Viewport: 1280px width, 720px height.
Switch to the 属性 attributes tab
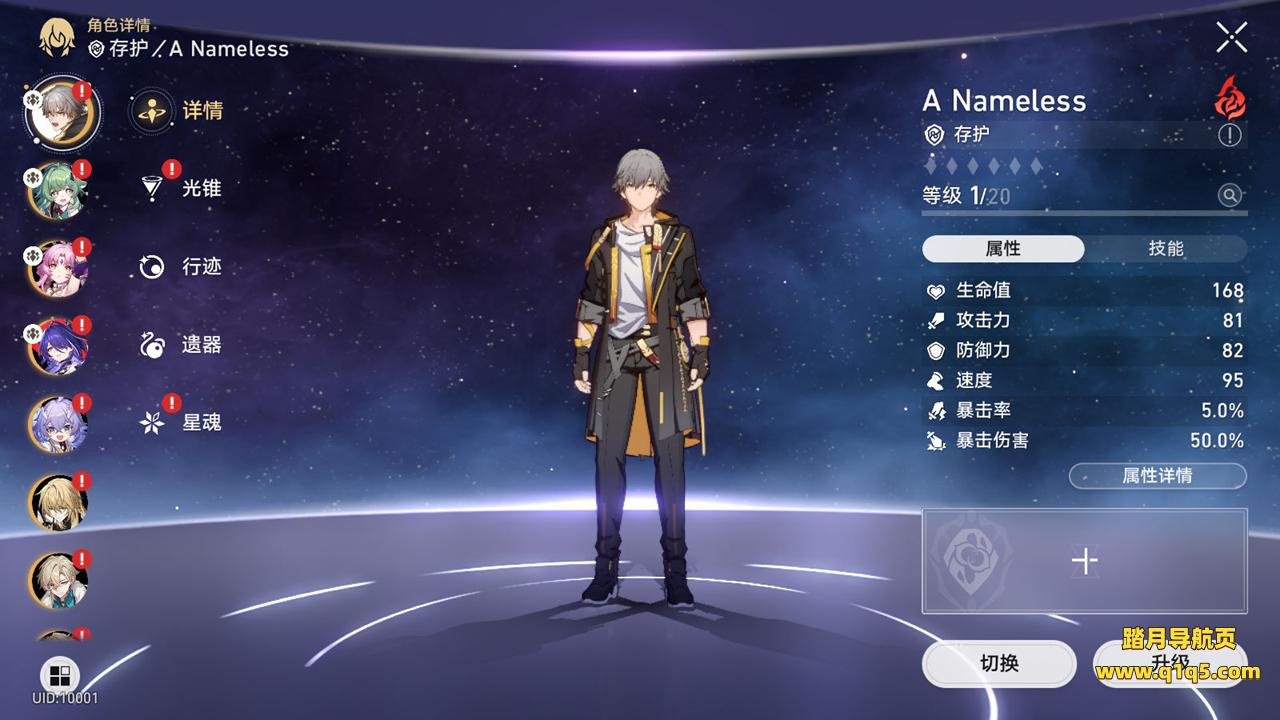point(1003,249)
